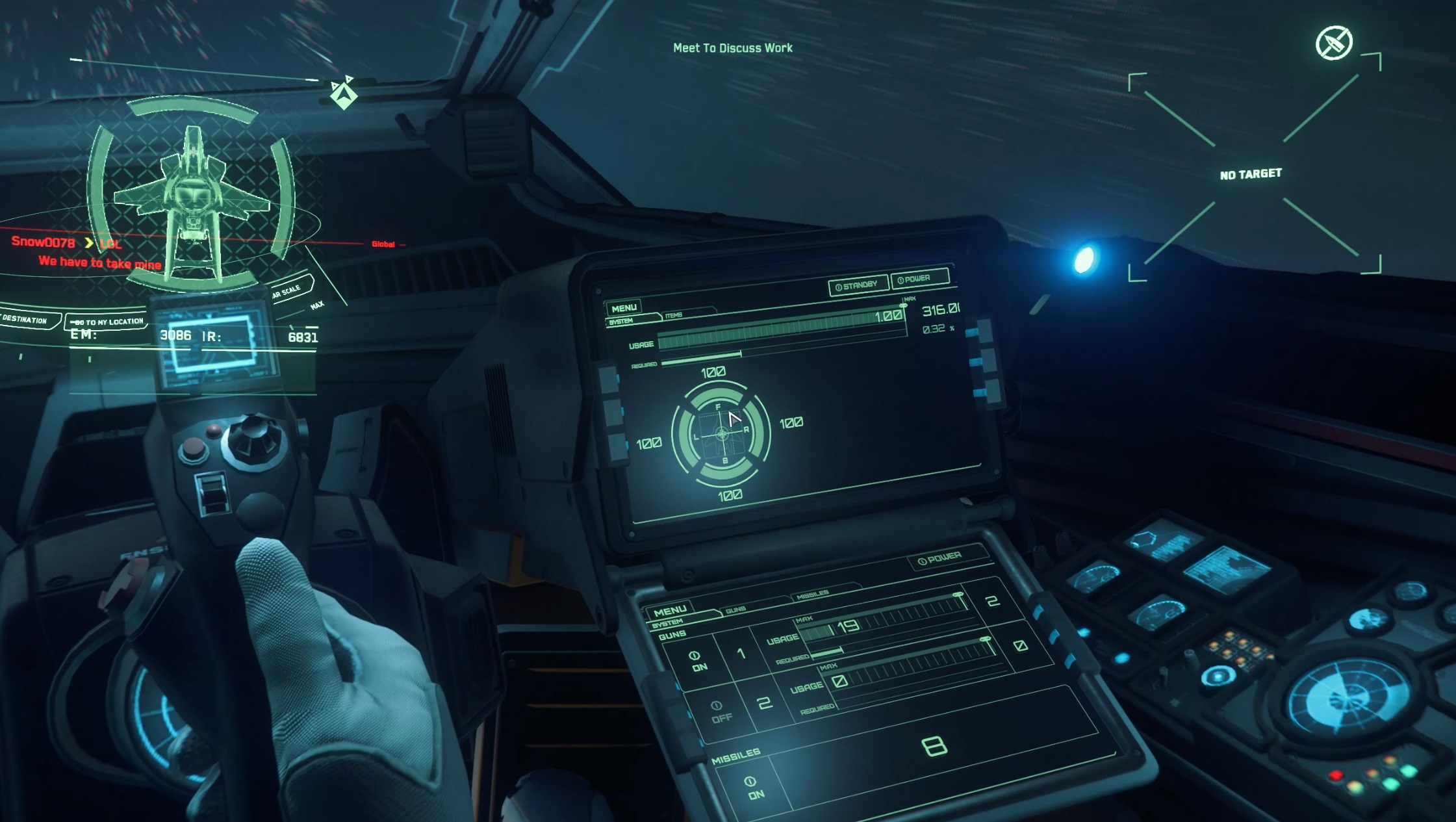Open the MENU on the upper display
Screen dimensions: 1456x822
624,308
